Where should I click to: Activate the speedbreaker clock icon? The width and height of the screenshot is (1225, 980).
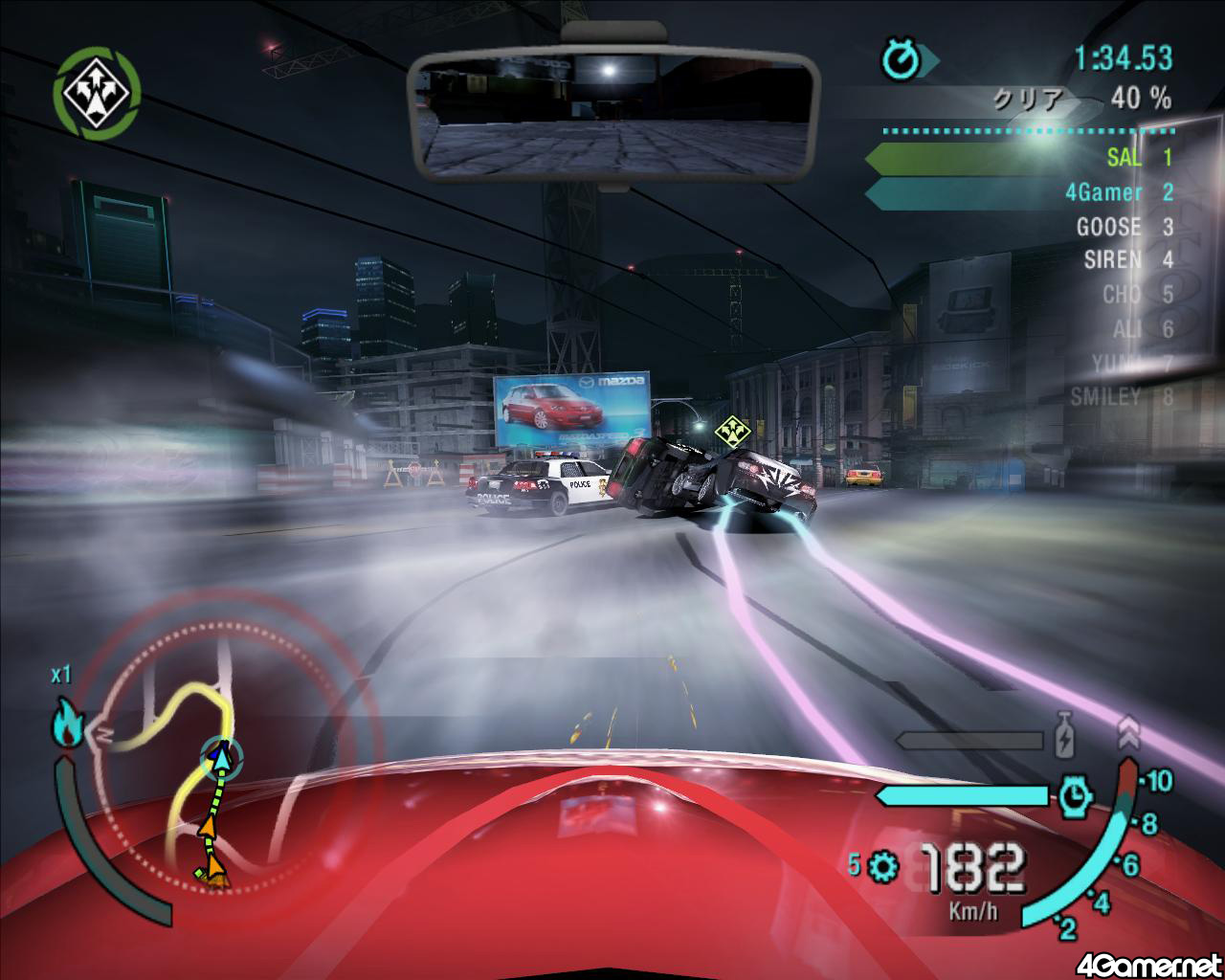(1076, 794)
